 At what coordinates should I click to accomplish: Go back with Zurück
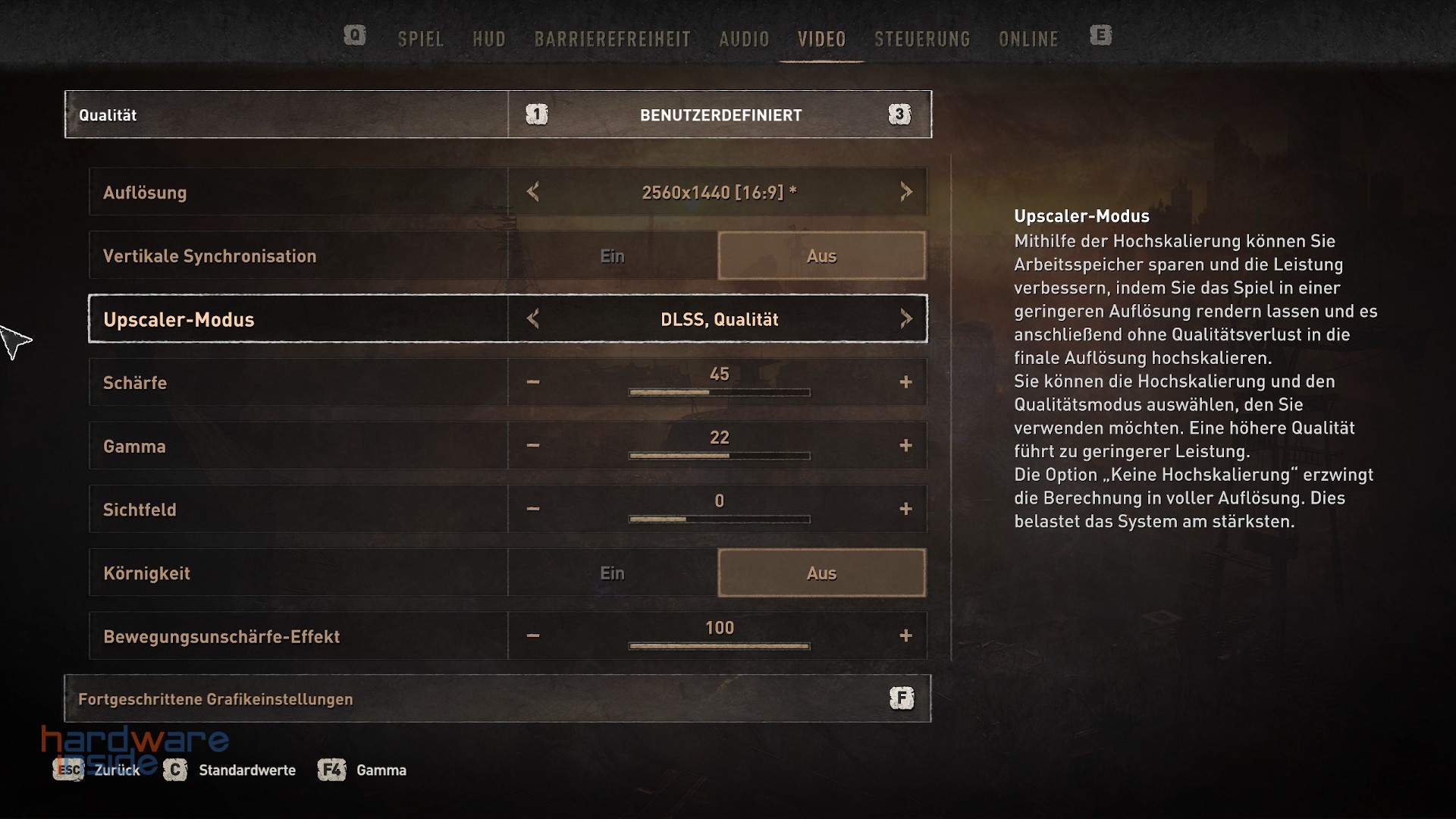(116, 770)
